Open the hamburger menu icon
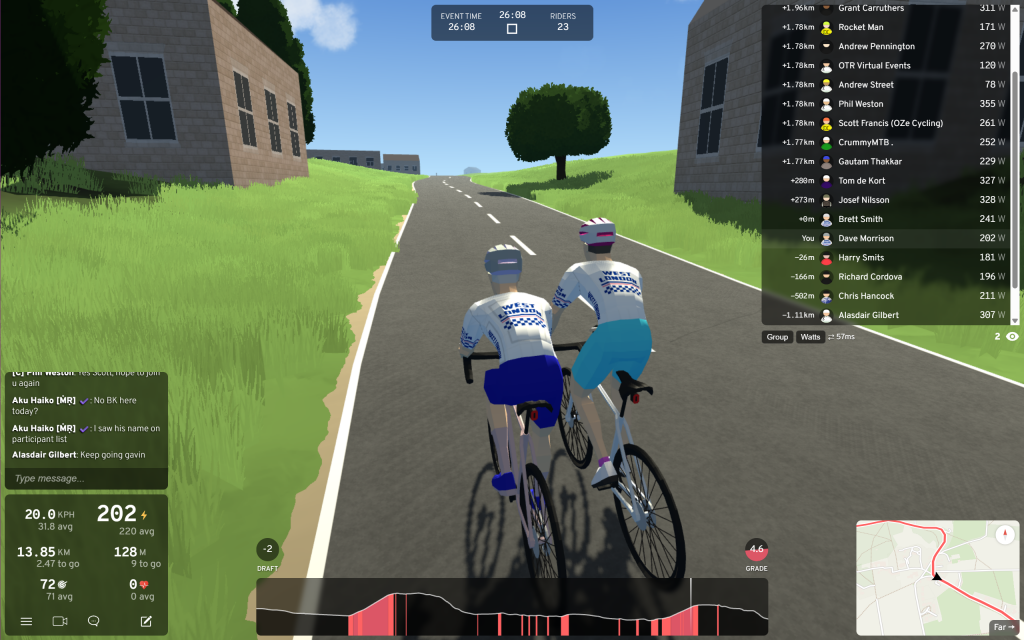The height and width of the screenshot is (640, 1024). click(26, 621)
